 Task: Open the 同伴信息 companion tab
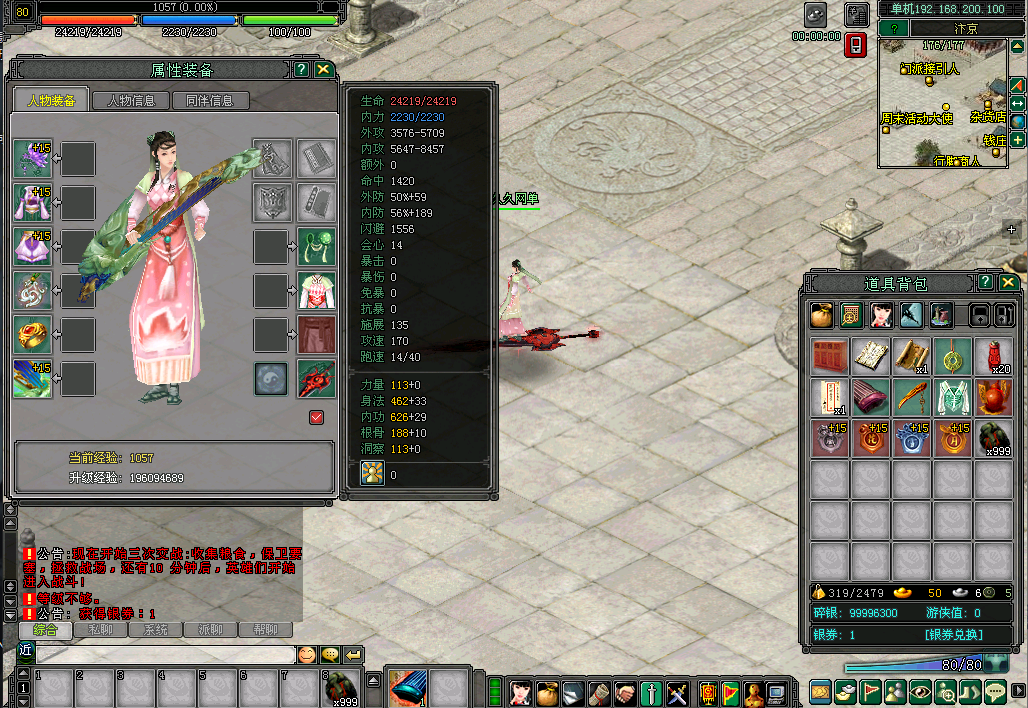click(210, 100)
